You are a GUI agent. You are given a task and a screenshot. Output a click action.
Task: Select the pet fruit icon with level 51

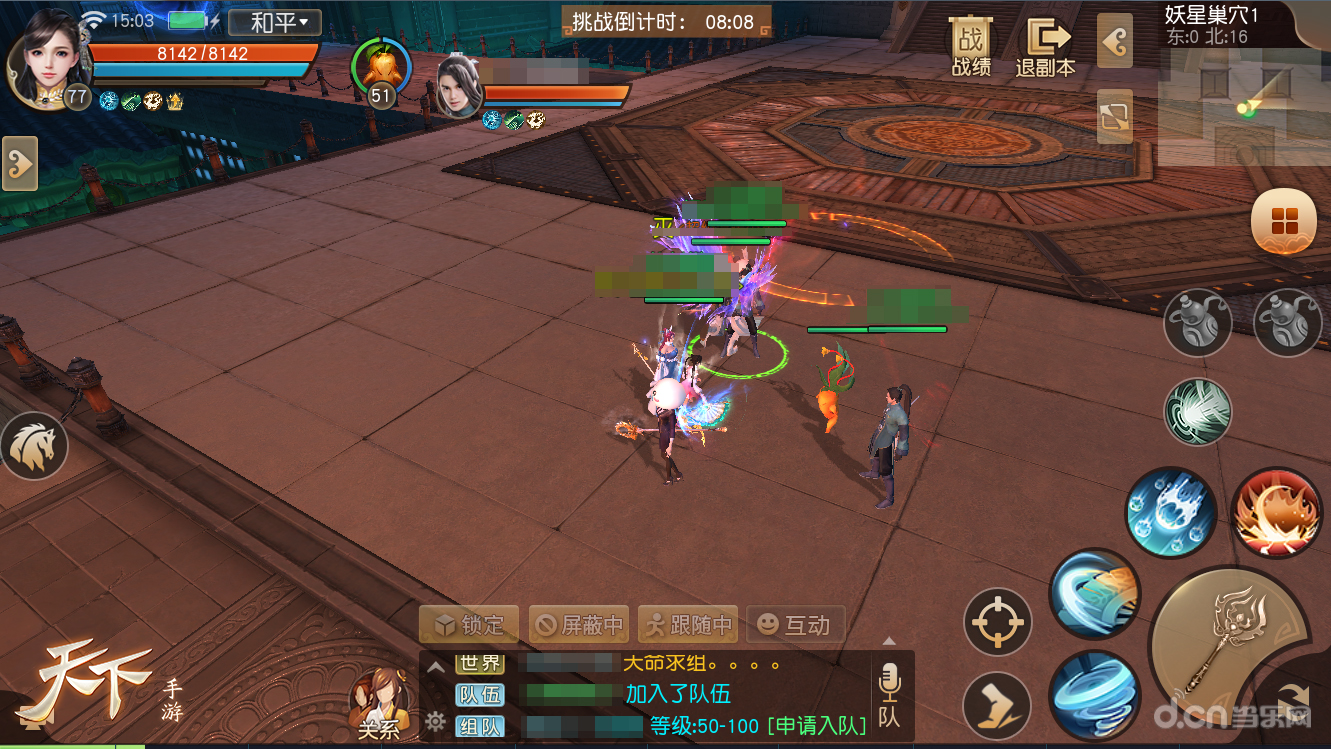(380, 68)
